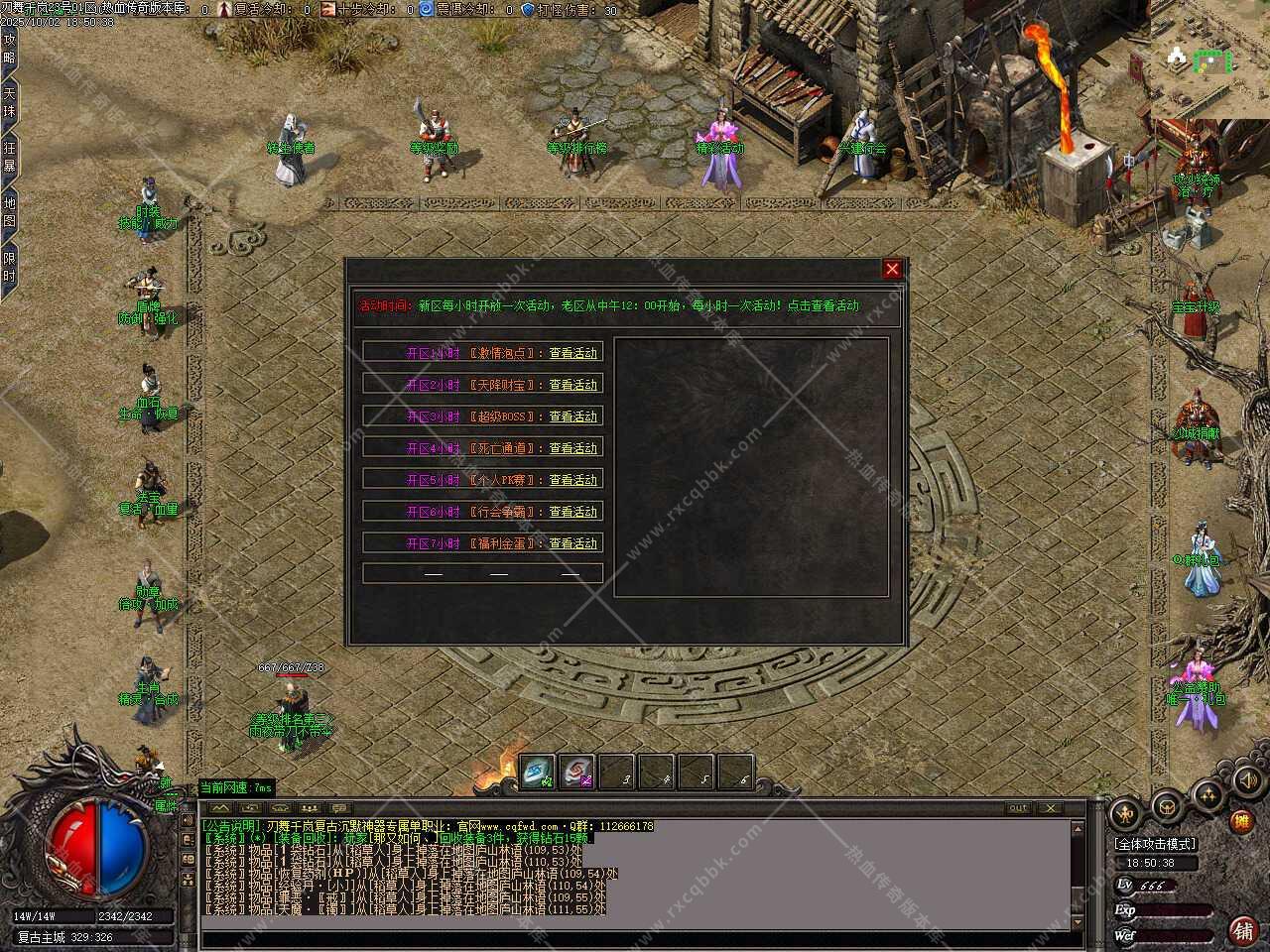Open the 铺 shop button
This screenshot has height=952, width=1270.
tap(1242, 930)
